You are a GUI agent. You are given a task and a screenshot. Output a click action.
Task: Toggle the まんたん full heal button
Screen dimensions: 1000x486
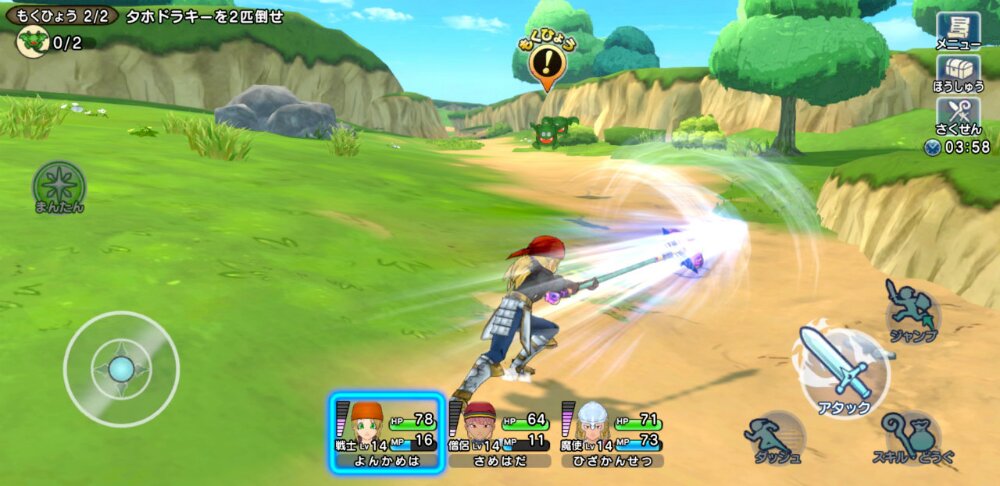(59, 187)
